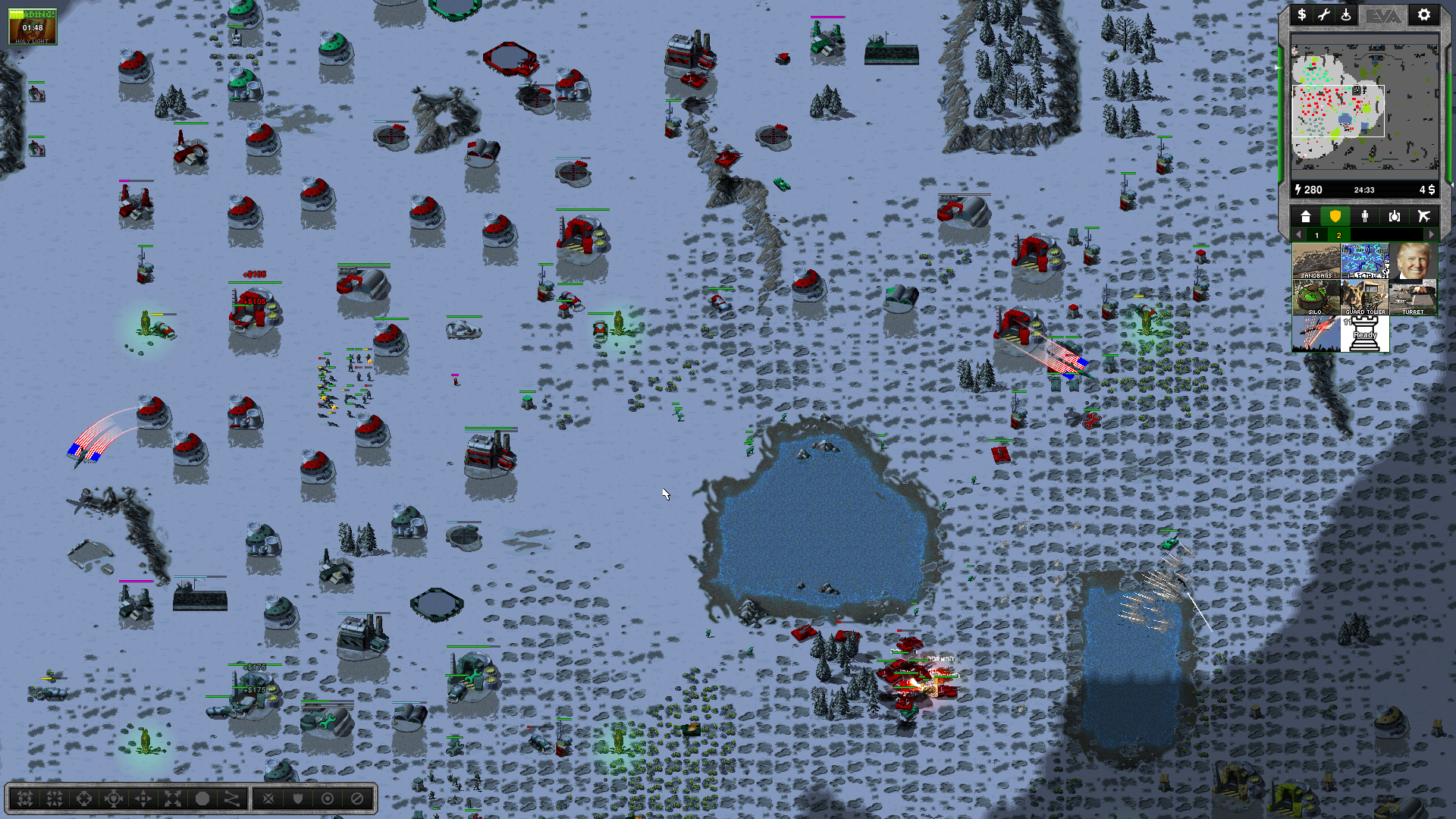Select the Holy Light support power
The image size is (1456, 819).
(33, 26)
